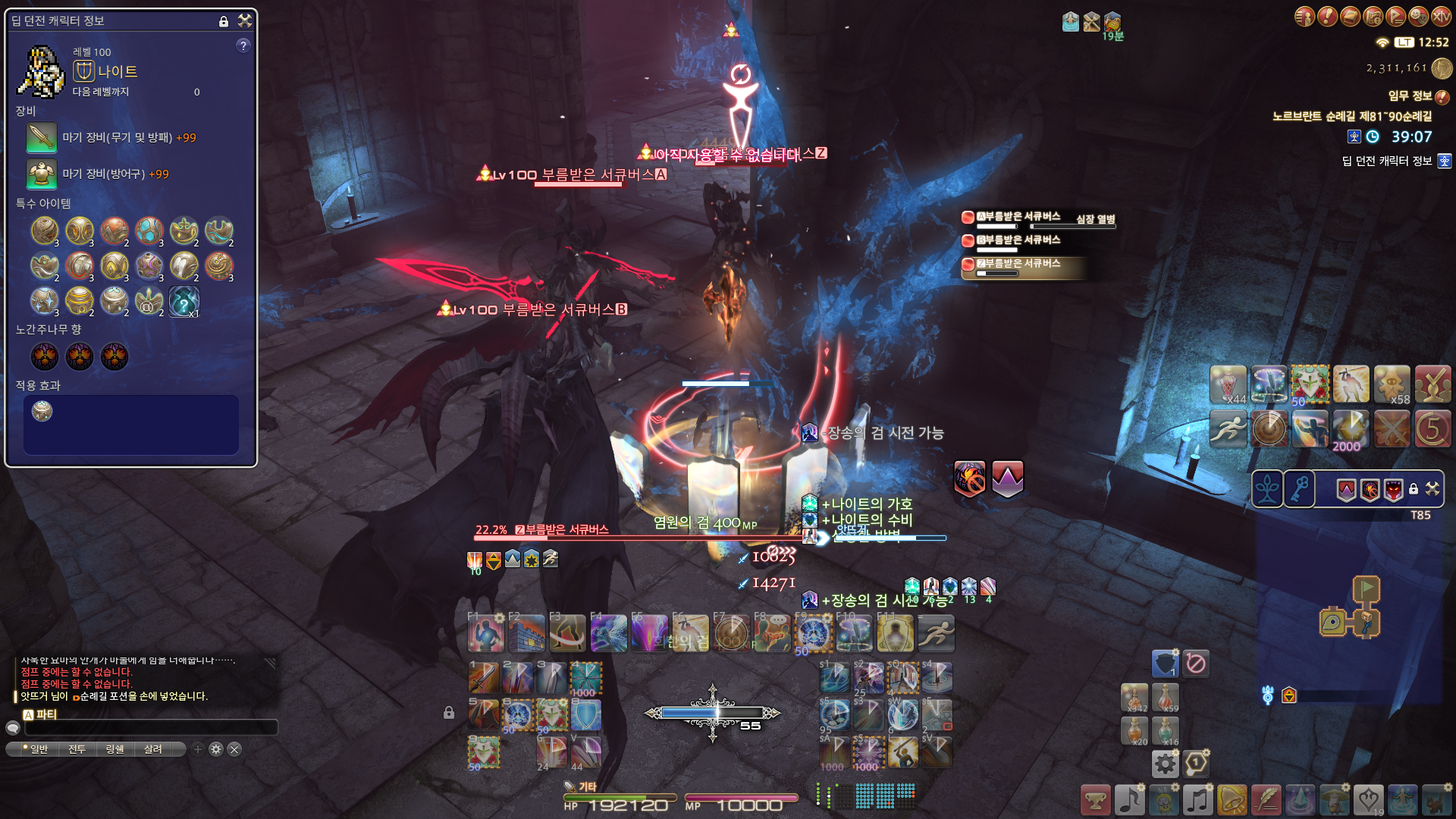The image size is (1456, 819).
Task: Switch to the 전투 chat tab
Action: click(77, 749)
